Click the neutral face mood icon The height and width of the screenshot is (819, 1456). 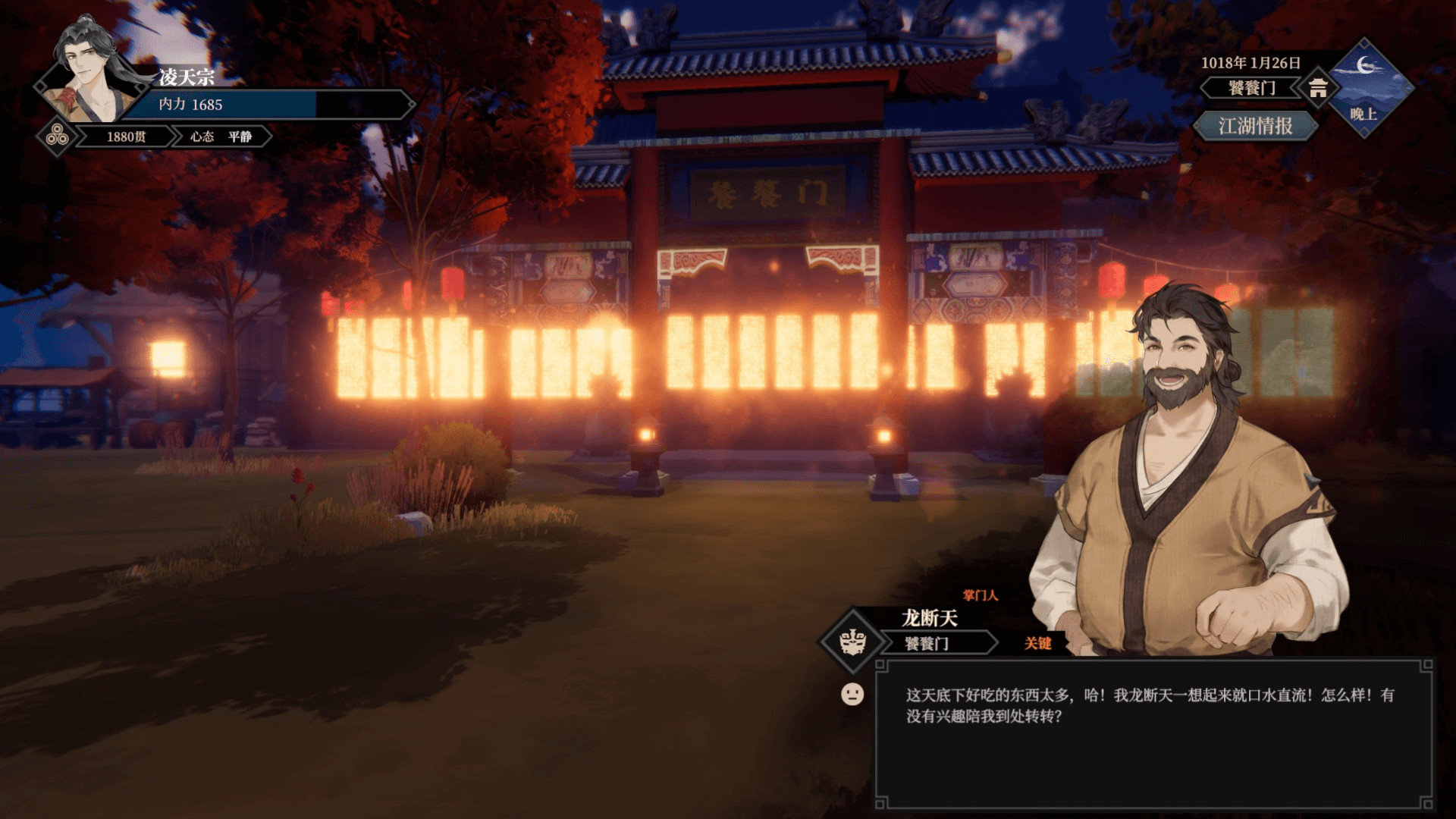(852, 694)
